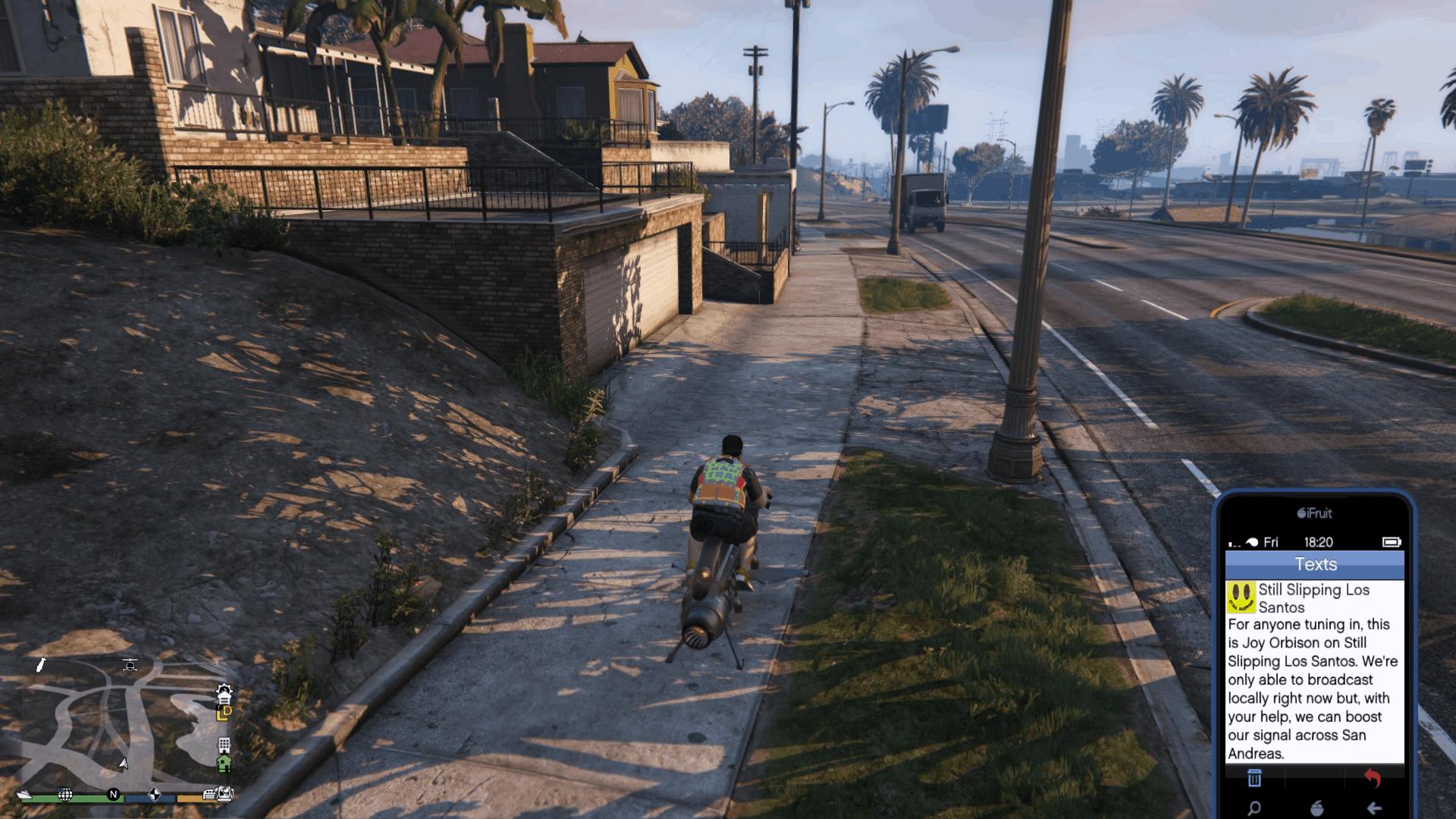
Task: Delete the text with the trash icon
Action: pyautogui.click(x=1254, y=778)
